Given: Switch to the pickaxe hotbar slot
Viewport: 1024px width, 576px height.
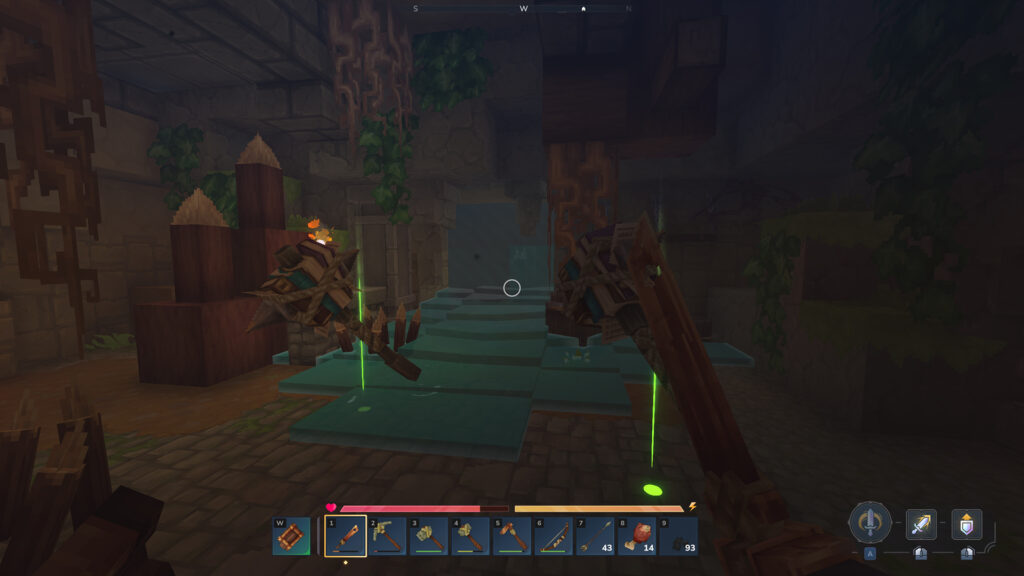Looking at the screenshot, I should pos(387,536).
